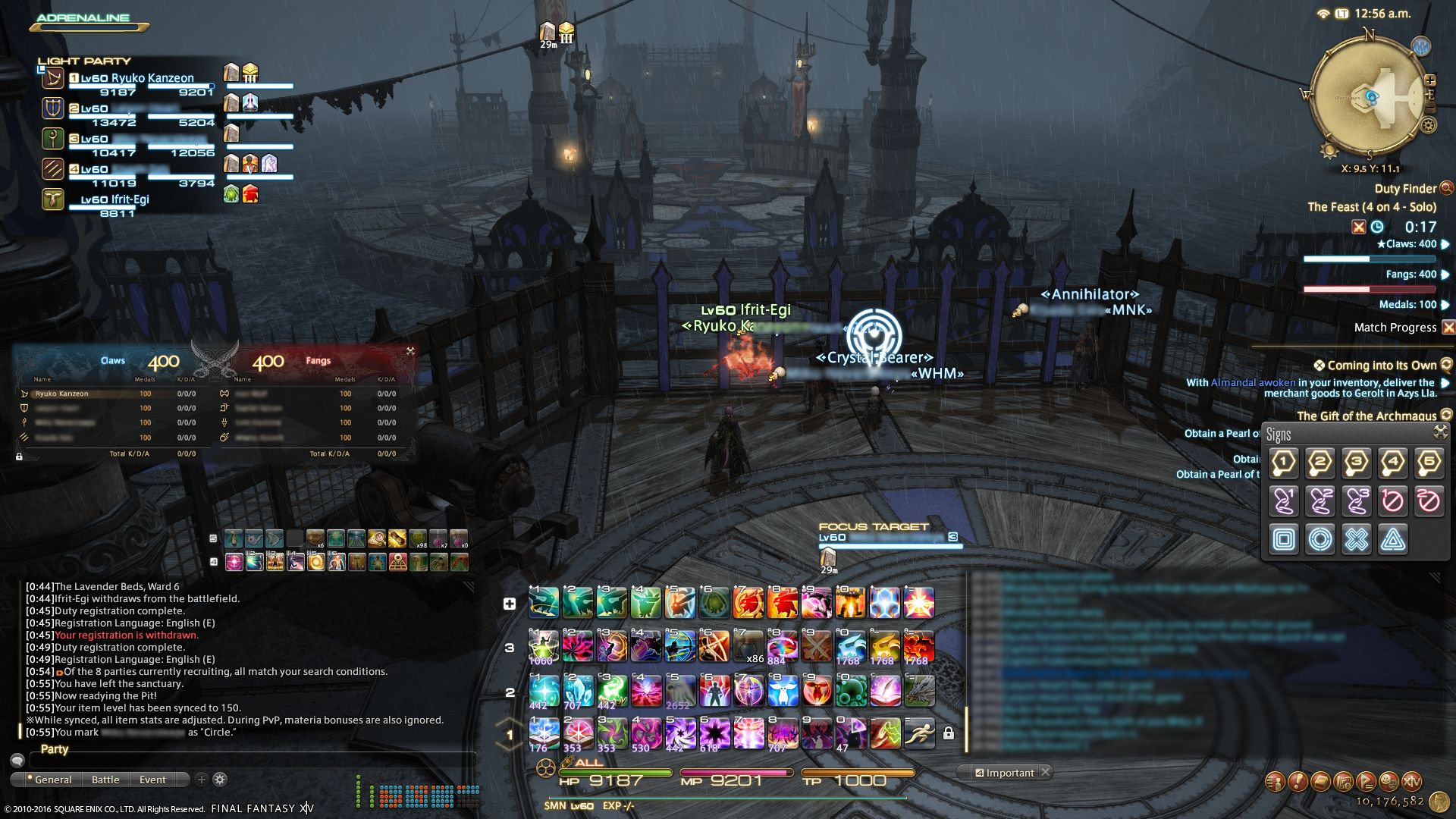This screenshot has height=819, width=1456.
Task: Switch to the Battle chat tab
Action: point(105,780)
